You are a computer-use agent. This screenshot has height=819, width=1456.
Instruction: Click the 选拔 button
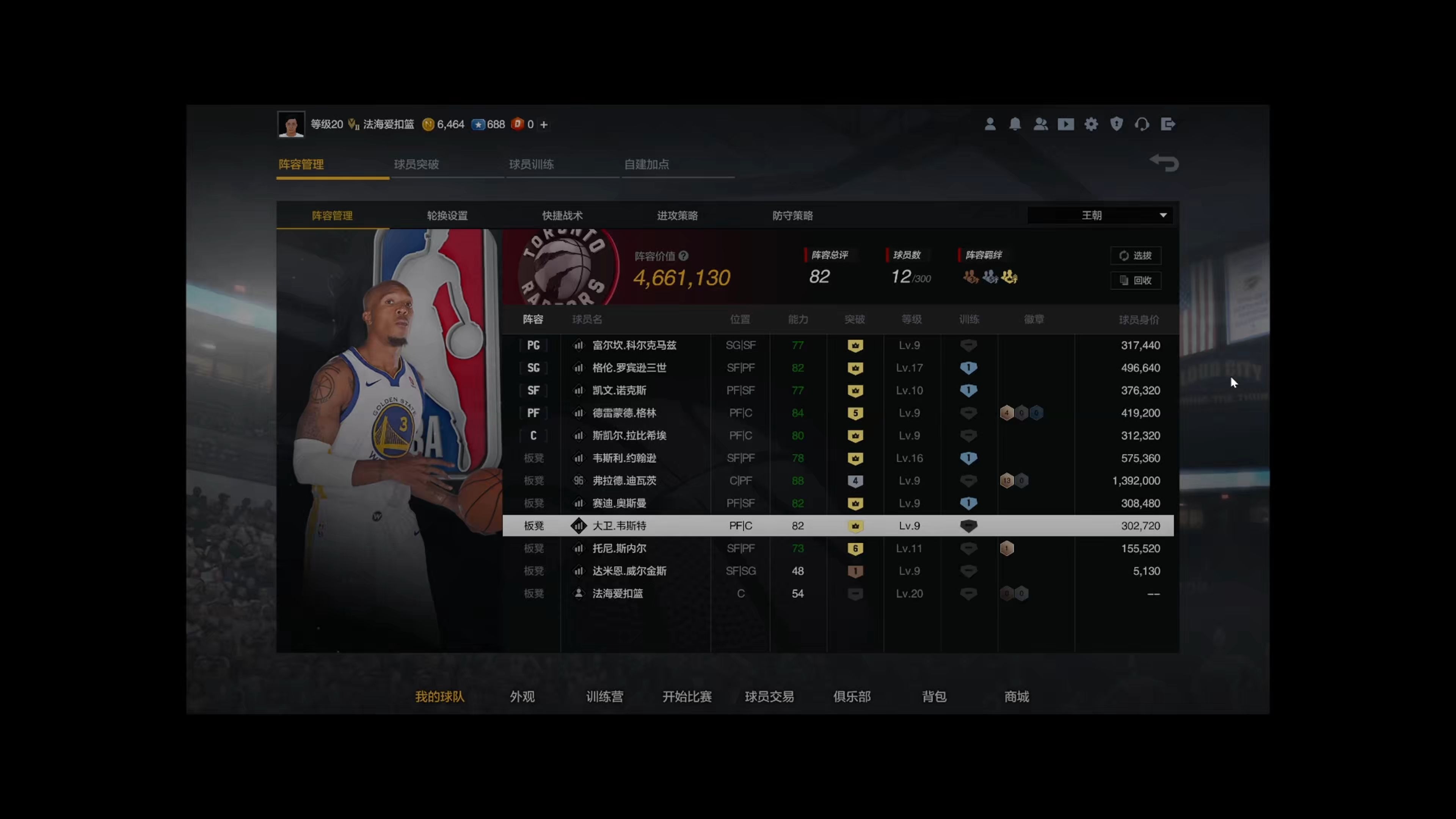pyautogui.click(x=1136, y=256)
